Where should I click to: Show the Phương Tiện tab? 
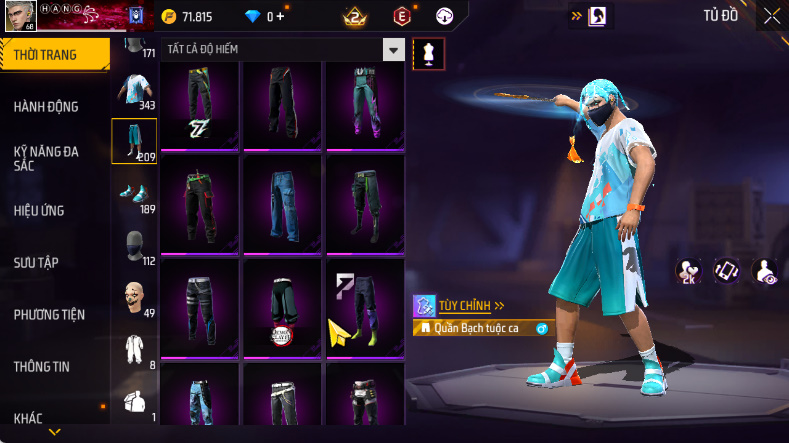point(49,314)
